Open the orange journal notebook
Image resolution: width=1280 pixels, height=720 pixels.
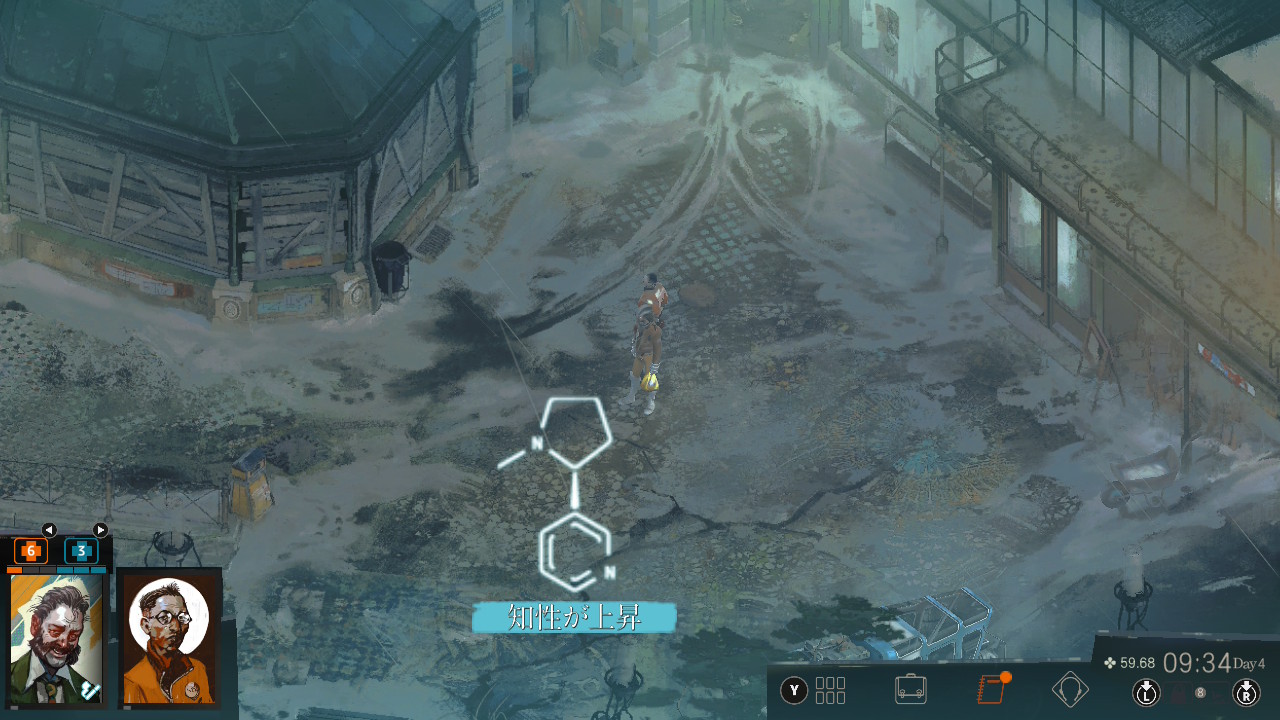click(x=990, y=689)
